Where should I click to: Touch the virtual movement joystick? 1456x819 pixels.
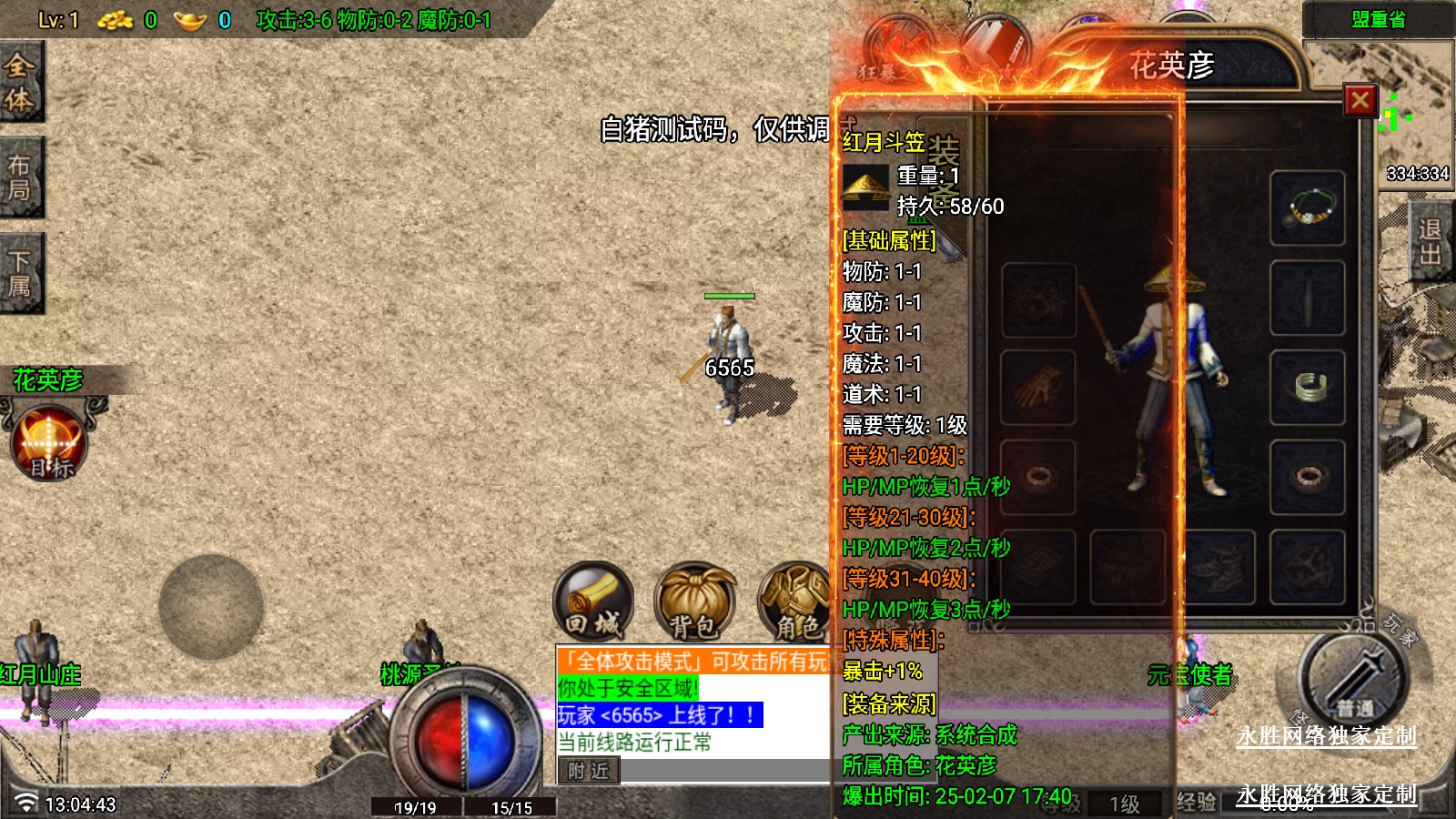211,606
